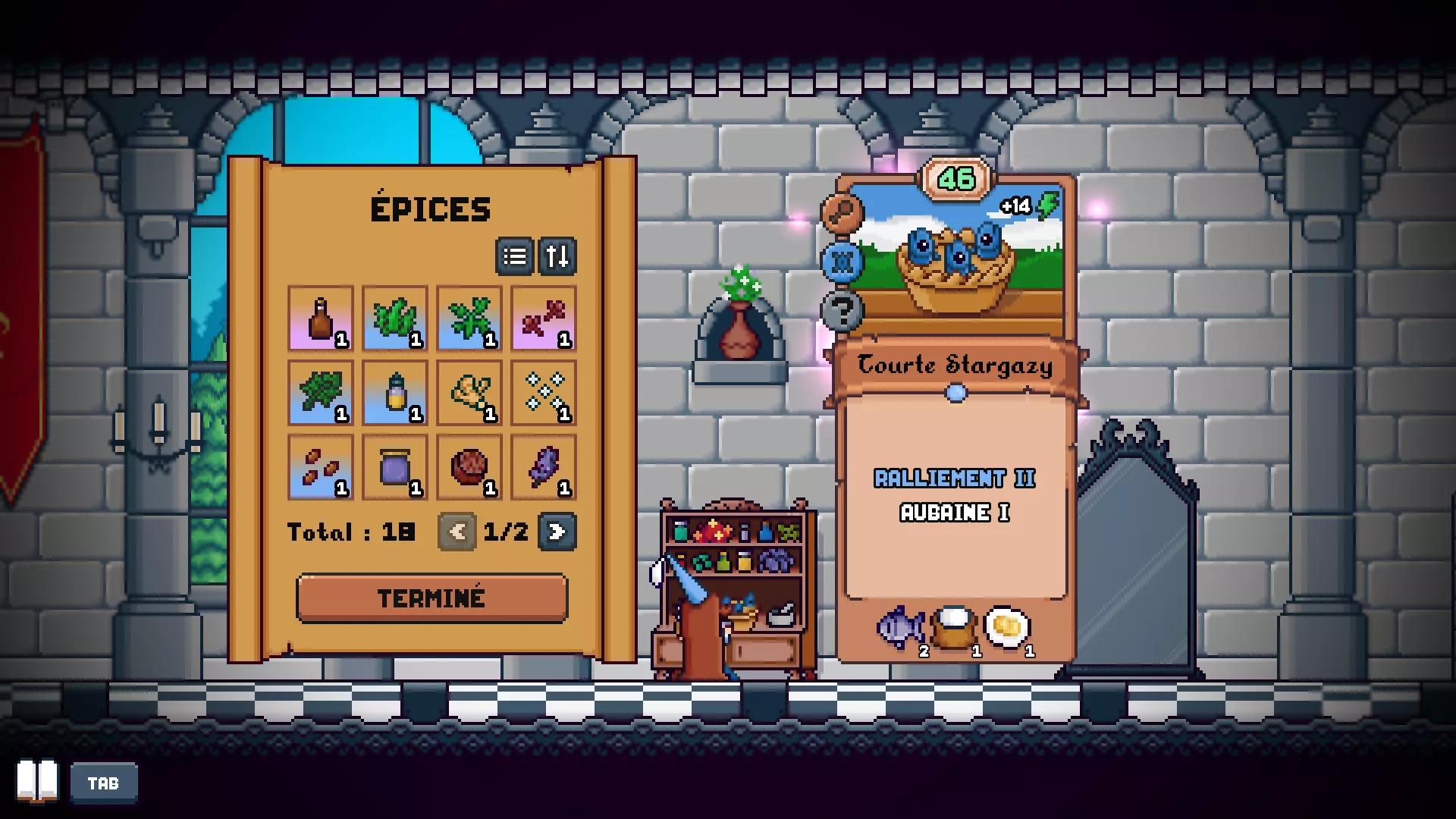
Task: Select the ginger root spice
Action: 469,393
